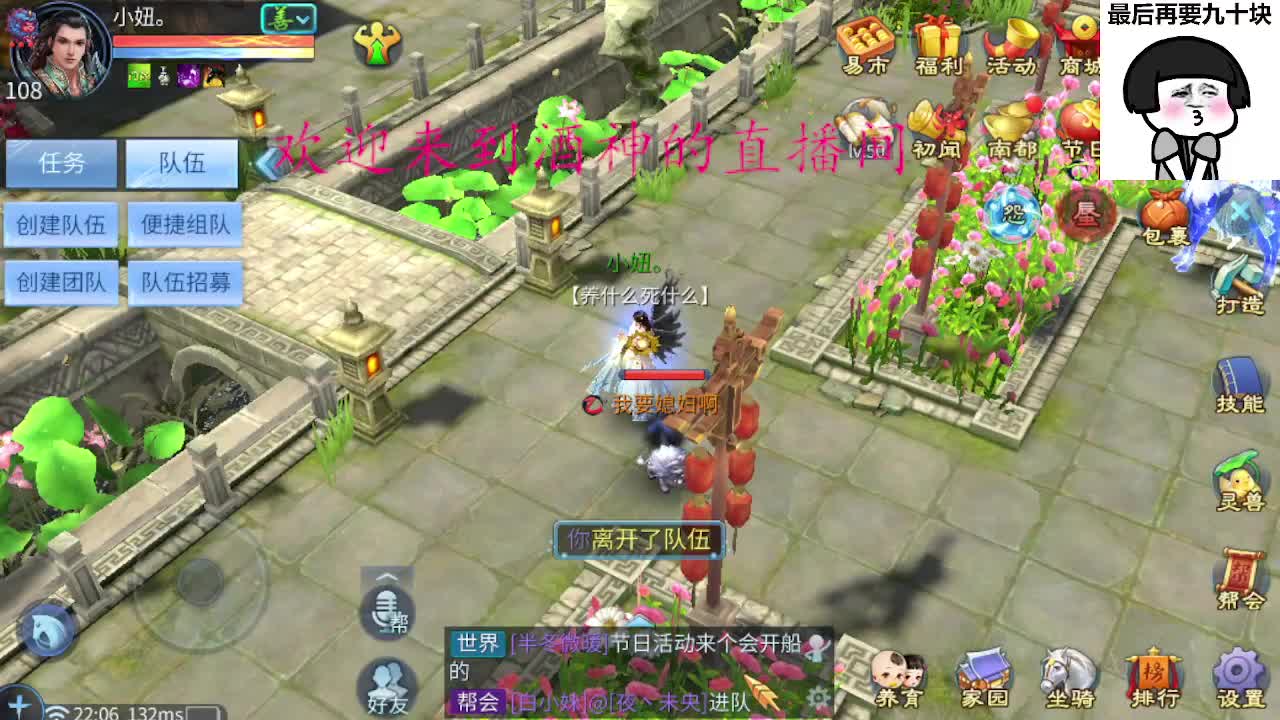
Task: Switch to the 任务 tab
Action: click(x=60, y=162)
